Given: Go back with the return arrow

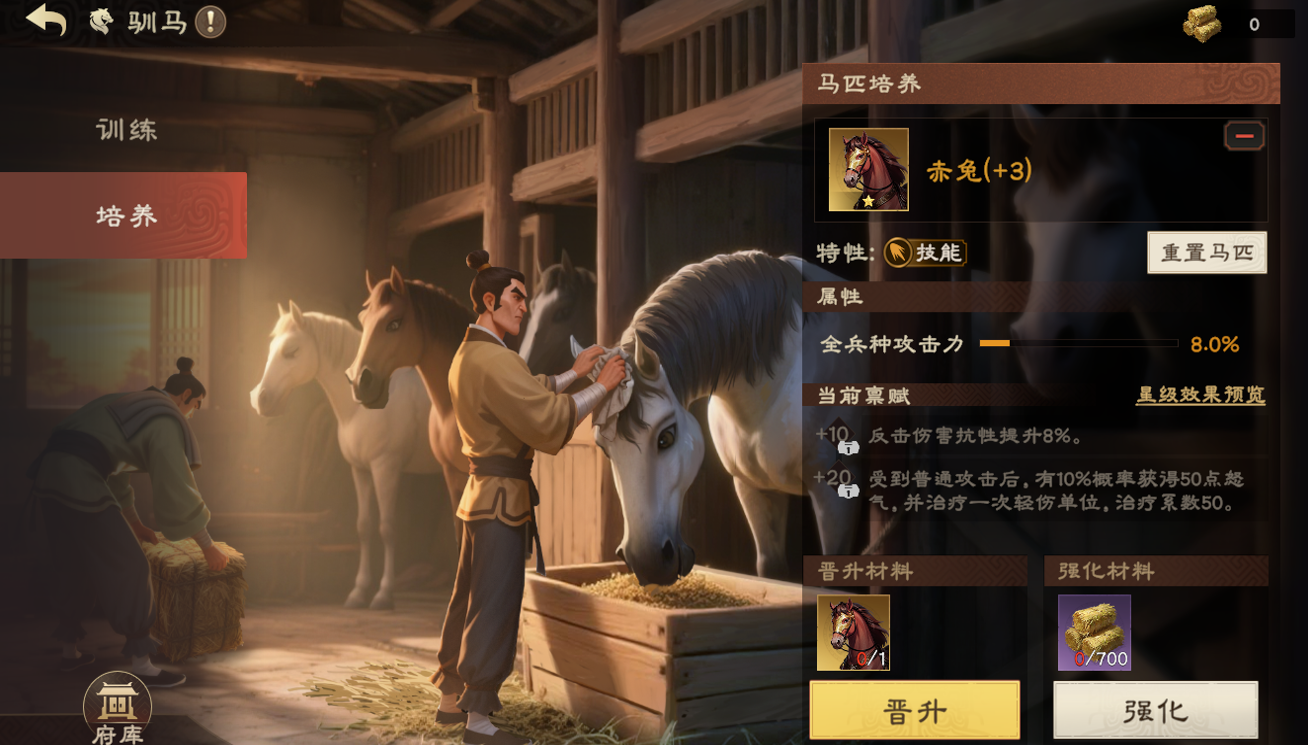Looking at the screenshot, I should pos(46,20).
